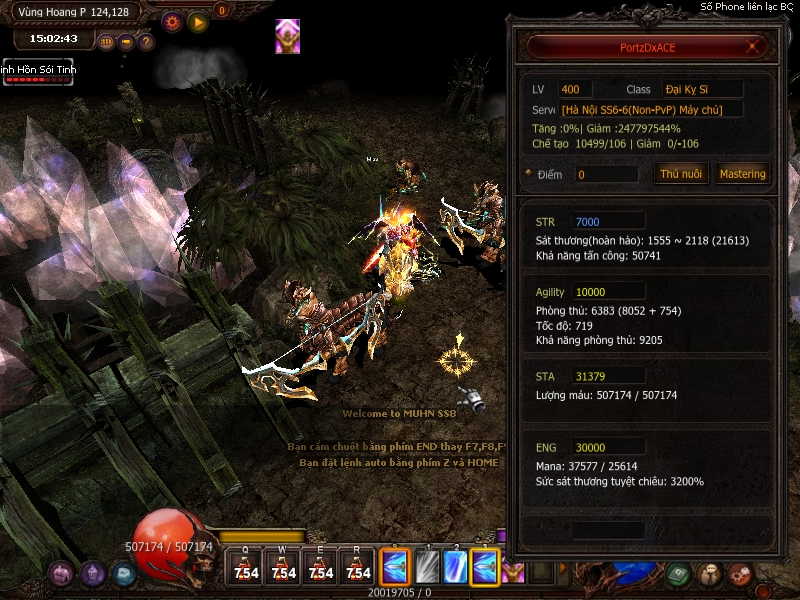This screenshot has height=600, width=800.
Task: Activate the skill in hotbar slot 2
Action: coord(455,567)
